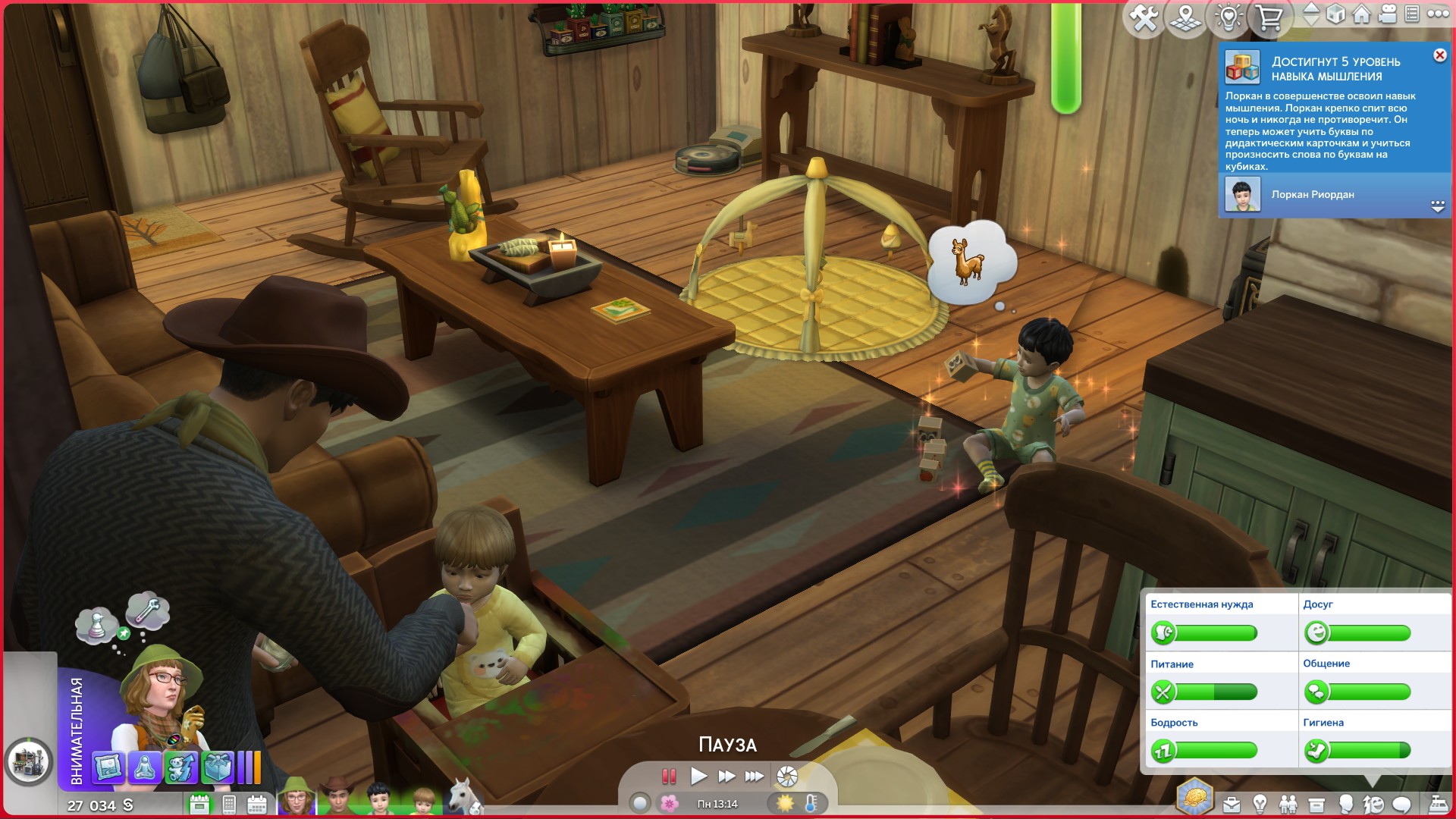Open the golden brain aspiration icon
Image resolution: width=1456 pixels, height=819 pixels.
tap(1194, 798)
